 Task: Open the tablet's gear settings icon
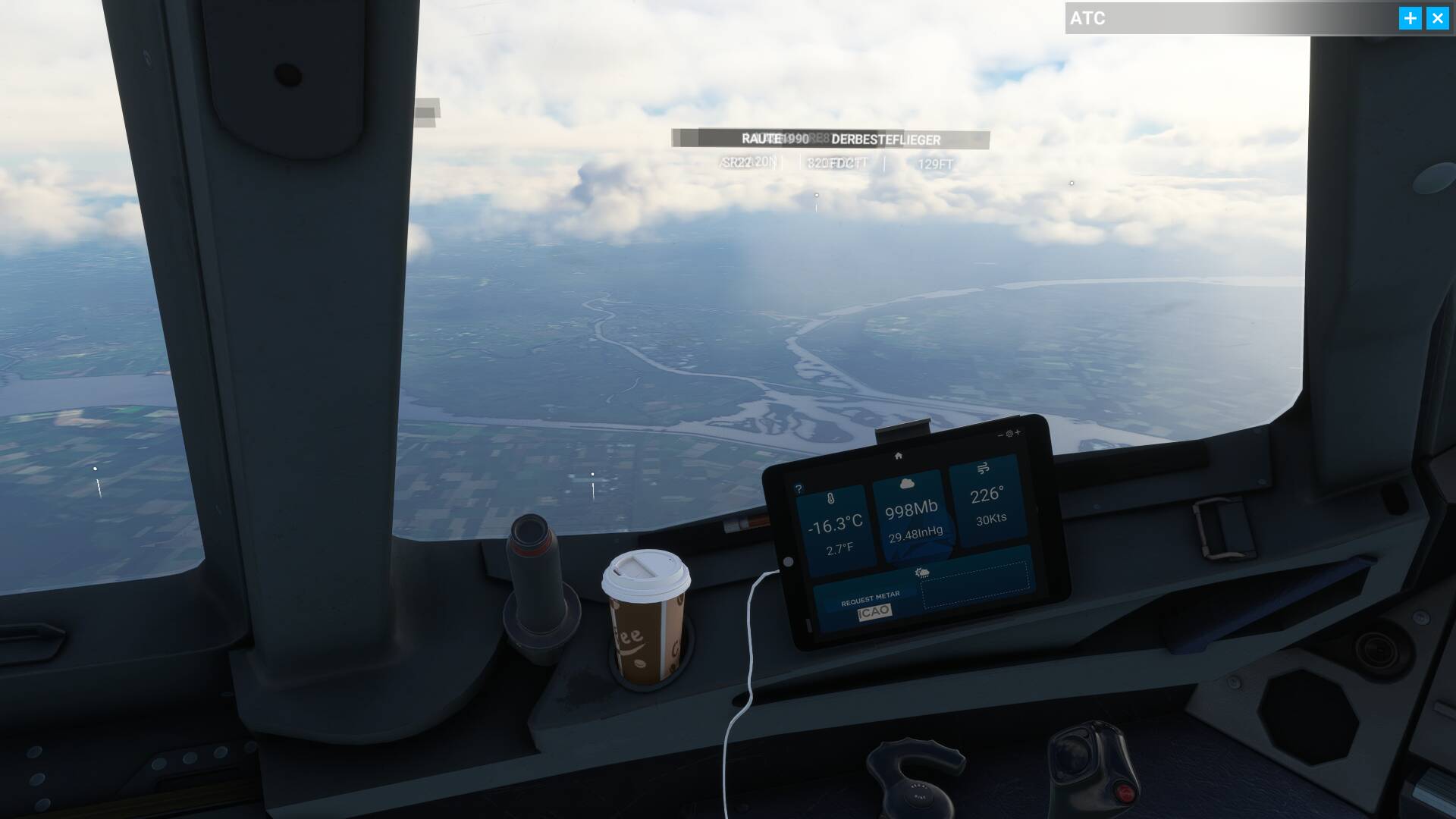tap(1009, 434)
